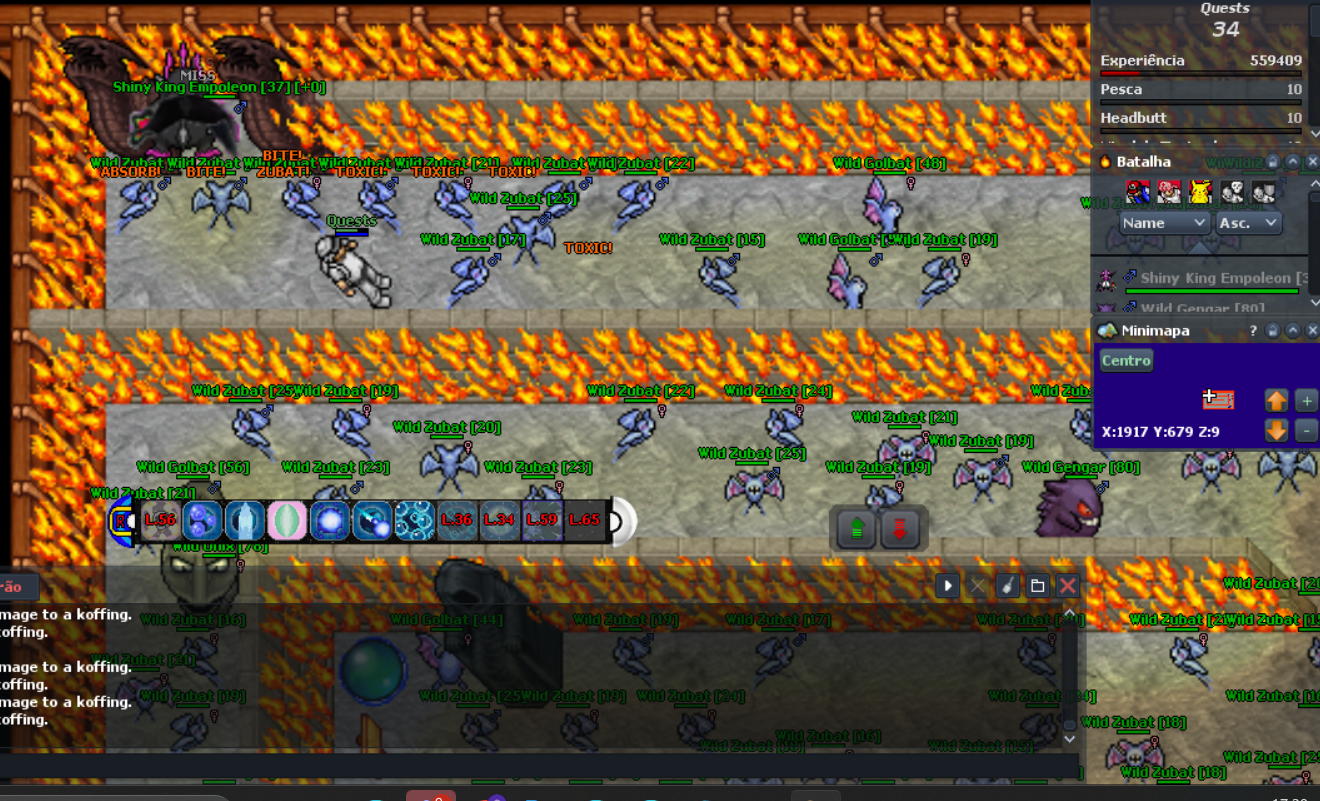Click the skull creature filter in Batalha panel
The image size is (1320, 801).
tap(1232, 190)
